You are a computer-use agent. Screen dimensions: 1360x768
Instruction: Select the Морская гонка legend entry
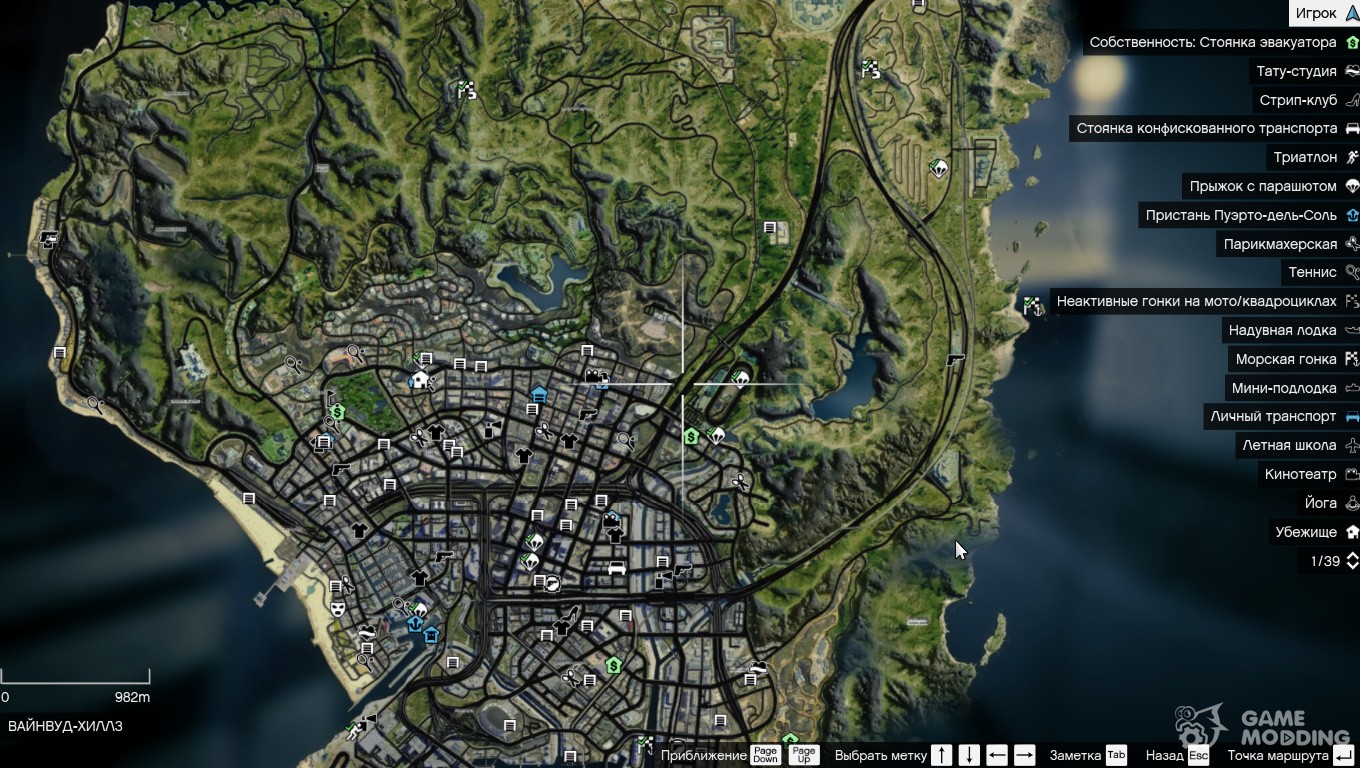pyautogui.click(x=1286, y=359)
